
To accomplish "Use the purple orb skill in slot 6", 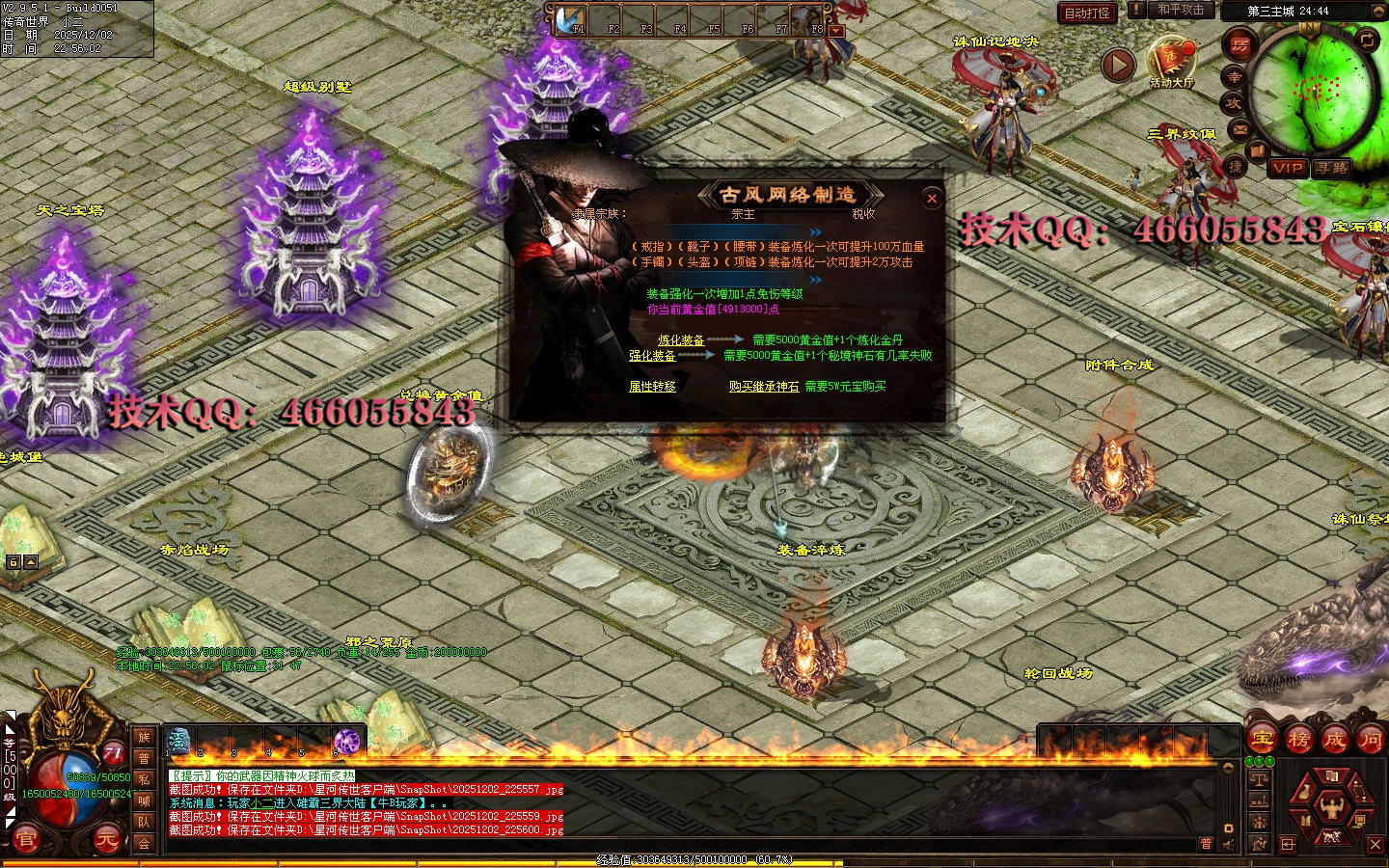I will [346, 741].
